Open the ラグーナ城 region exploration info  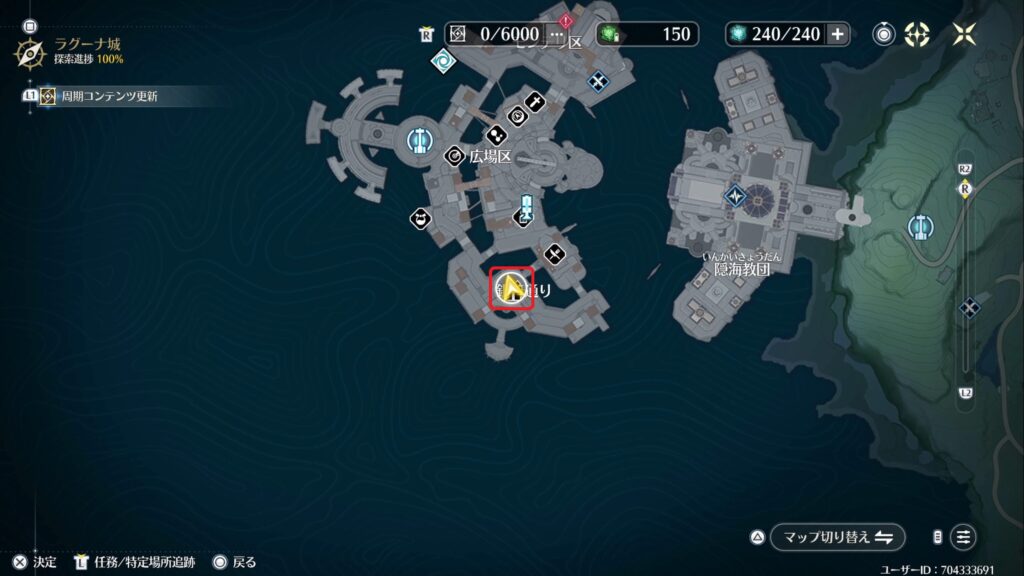30,52
